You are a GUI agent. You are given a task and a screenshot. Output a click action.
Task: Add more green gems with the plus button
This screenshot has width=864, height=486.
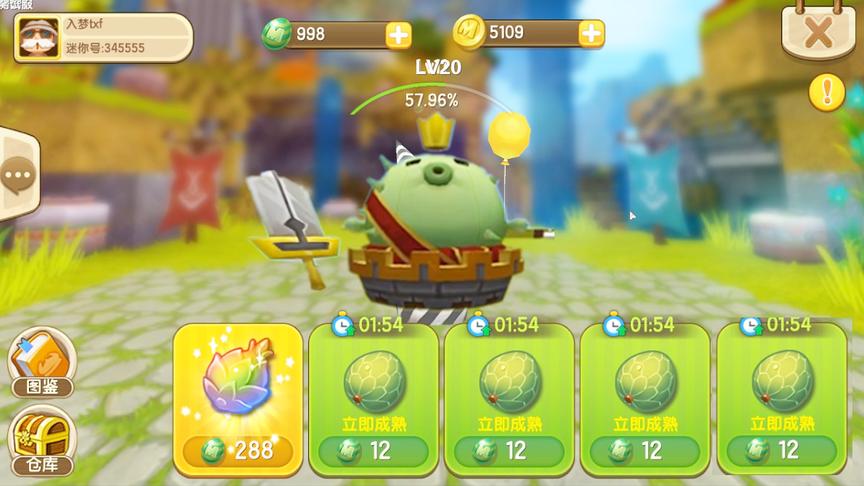point(398,34)
